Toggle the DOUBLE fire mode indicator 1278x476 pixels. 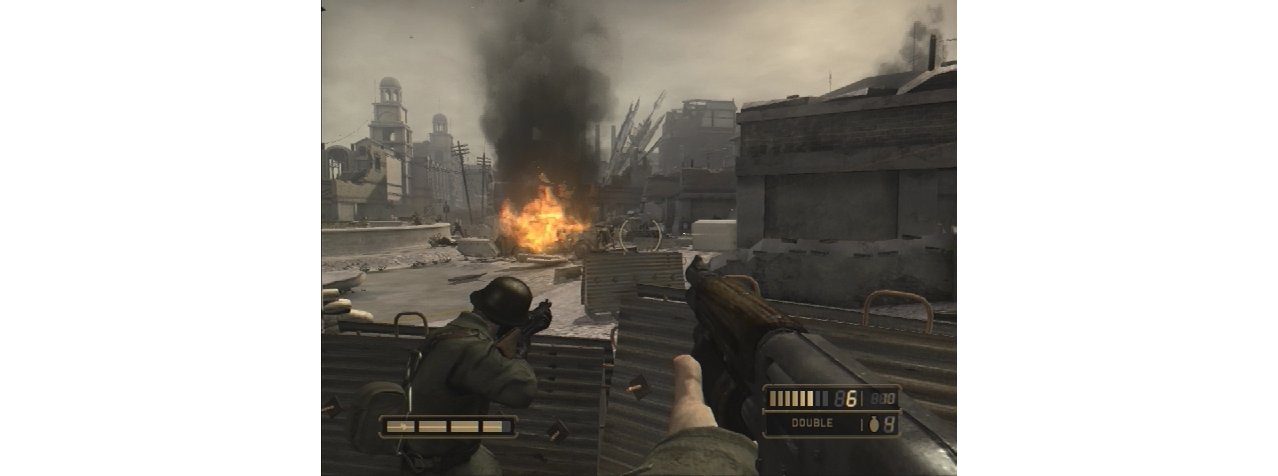point(812,423)
